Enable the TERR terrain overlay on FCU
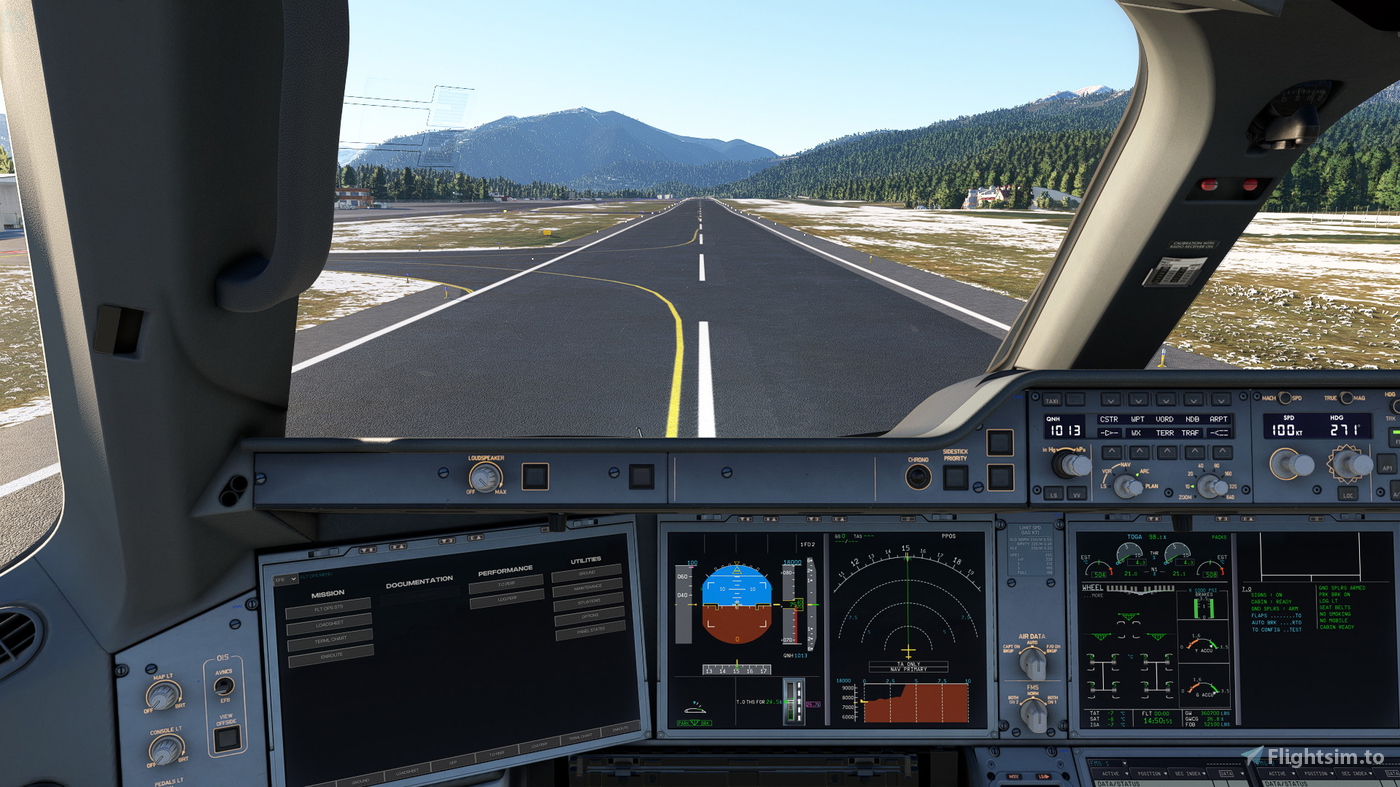 coord(1165,433)
